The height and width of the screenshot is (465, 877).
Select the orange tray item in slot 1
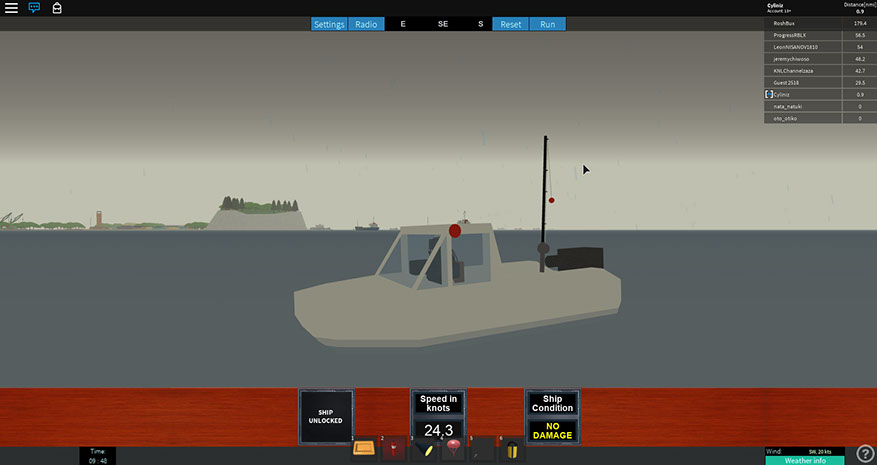[x=364, y=448]
